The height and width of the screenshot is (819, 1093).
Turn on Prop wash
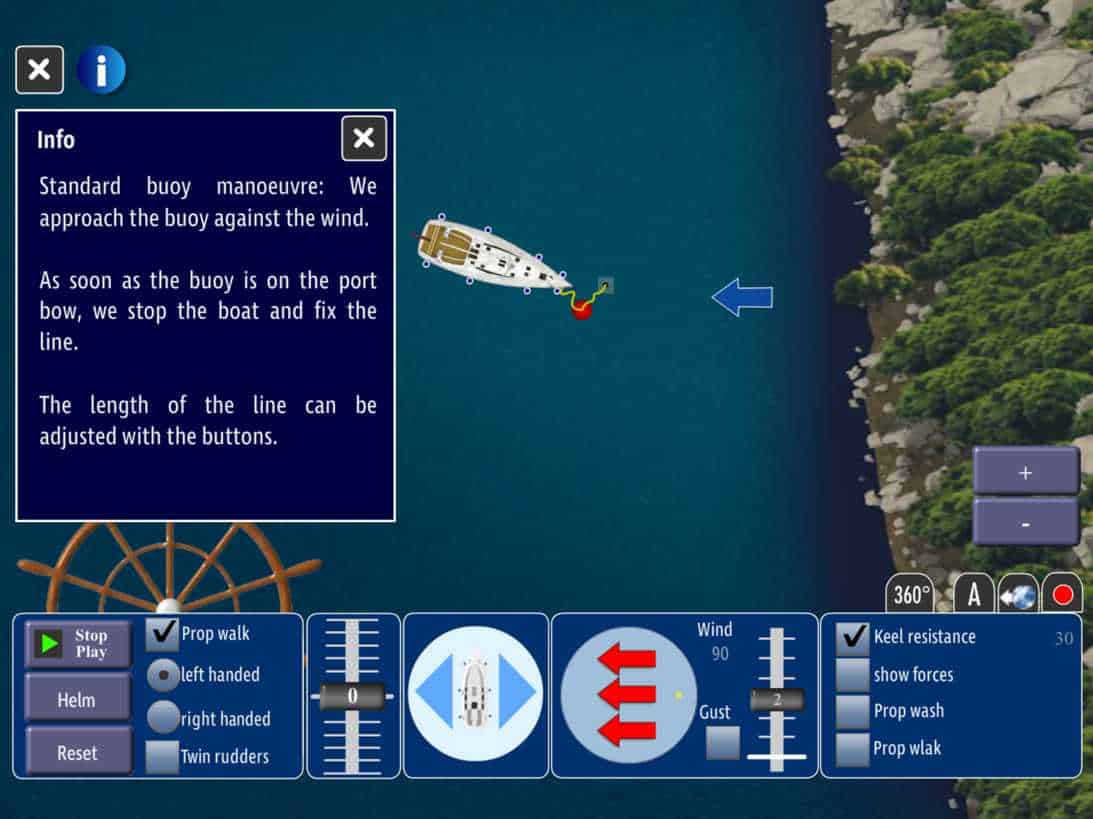pyautogui.click(x=853, y=711)
